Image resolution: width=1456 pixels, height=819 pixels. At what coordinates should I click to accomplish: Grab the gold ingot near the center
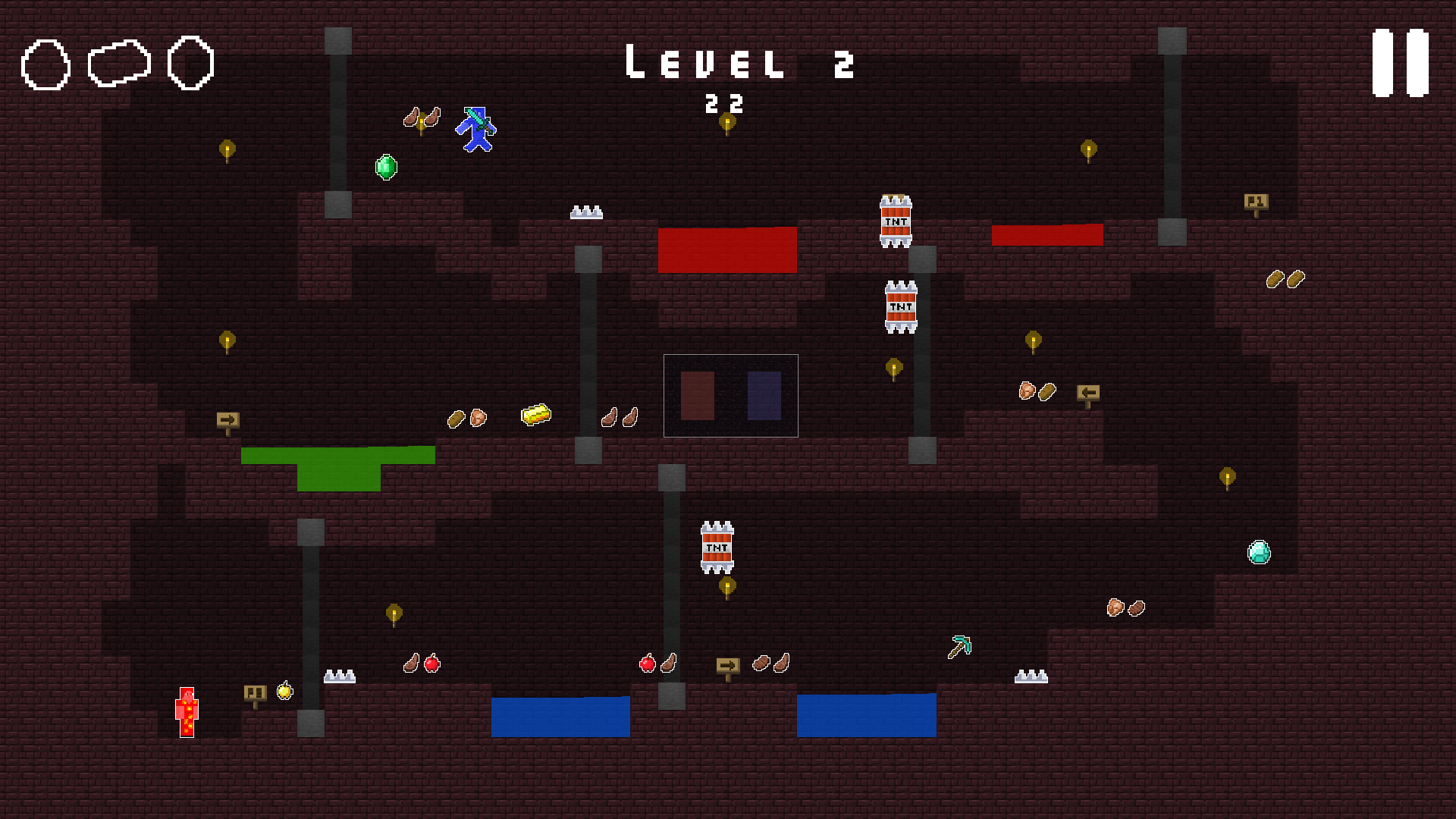[535, 414]
